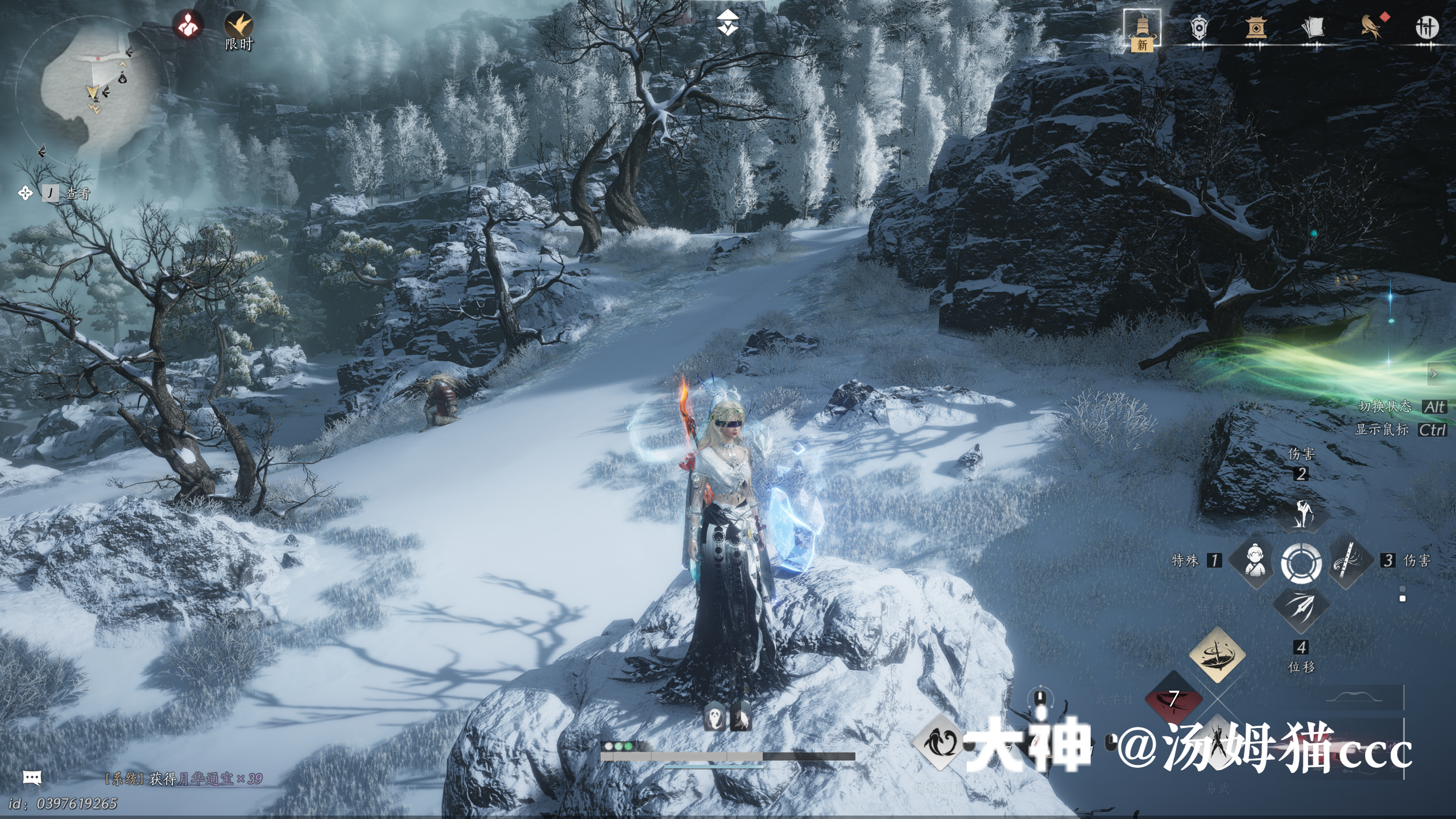Activate the kicking figure damage skill
The image size is (1456, 819).
pyautogui.click(x=1301, y=514)
